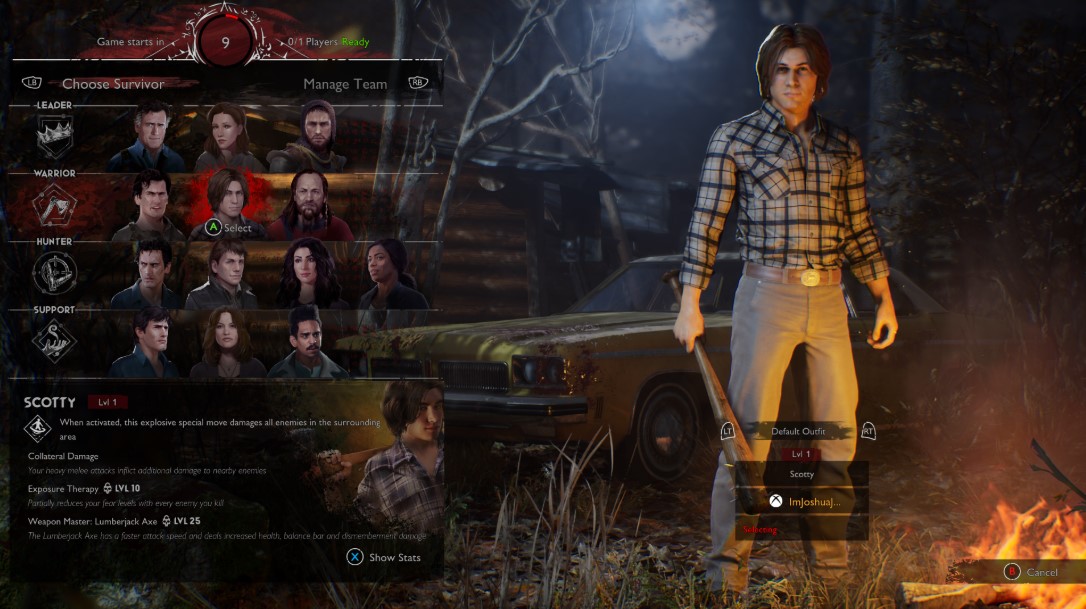Pick the highlighted Scotty portrait
1086x609 pixels.
[228, 200]
